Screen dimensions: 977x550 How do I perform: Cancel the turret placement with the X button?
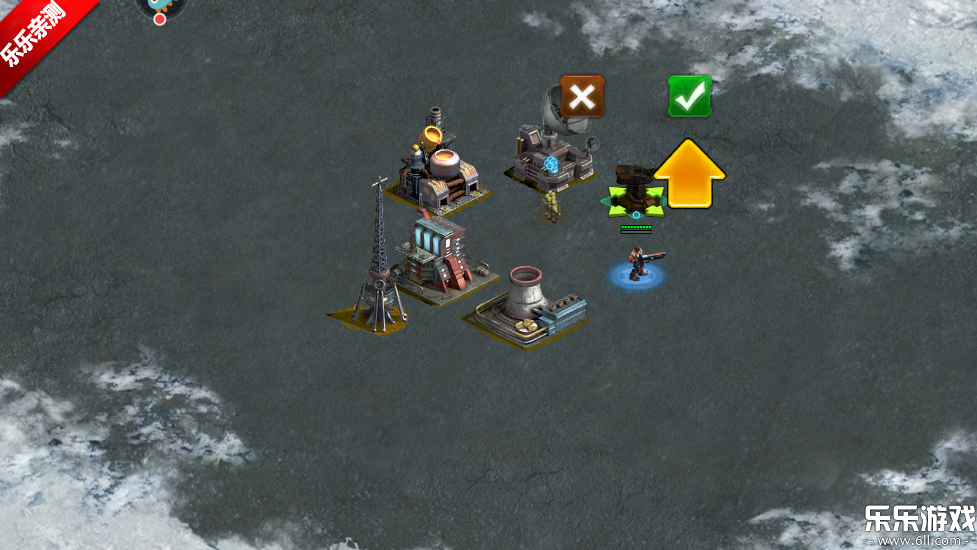(582, 96)
